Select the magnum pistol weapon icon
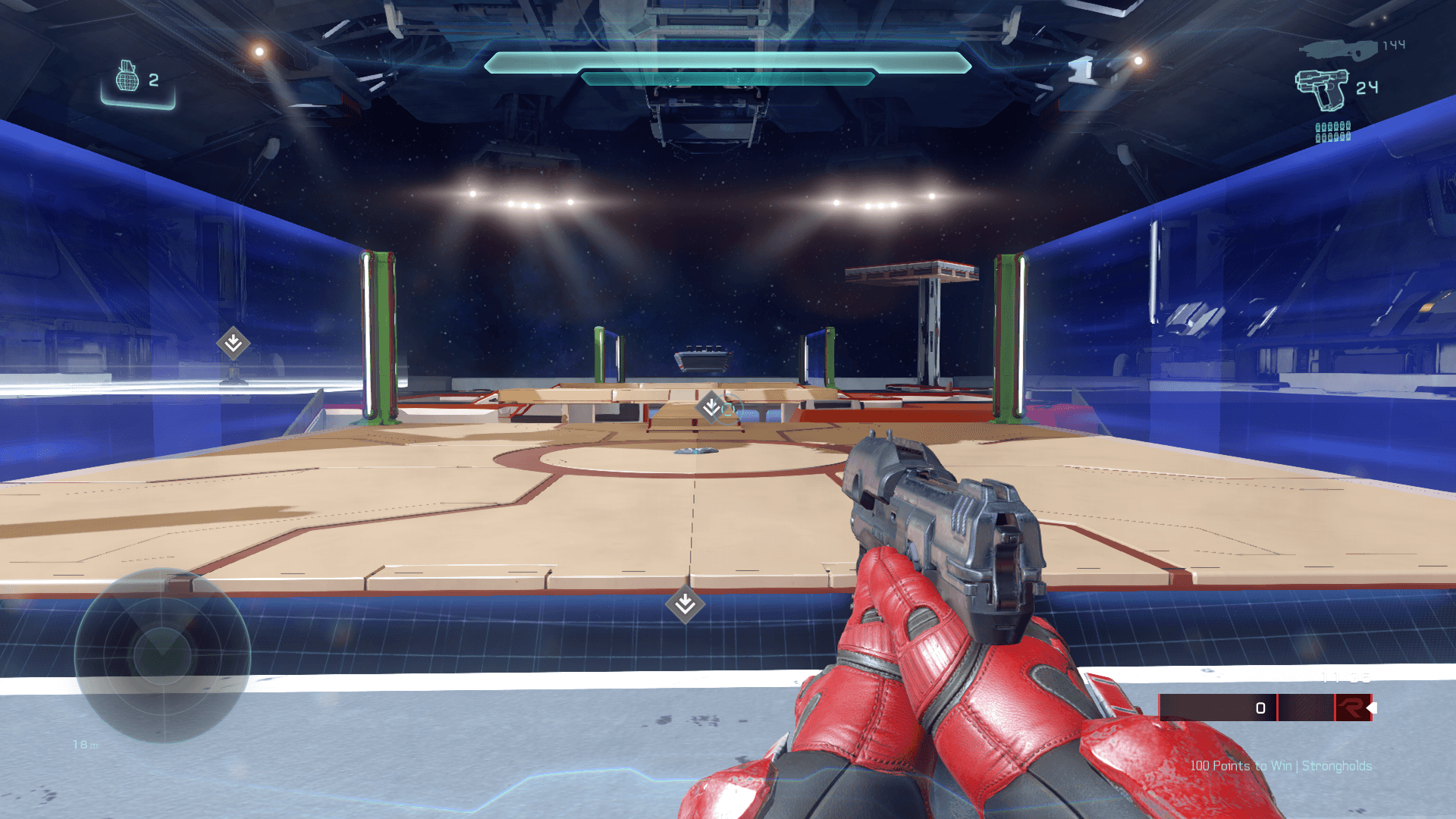The width and height of the screenshot is (1456, 819). (x=1322, y=89)
